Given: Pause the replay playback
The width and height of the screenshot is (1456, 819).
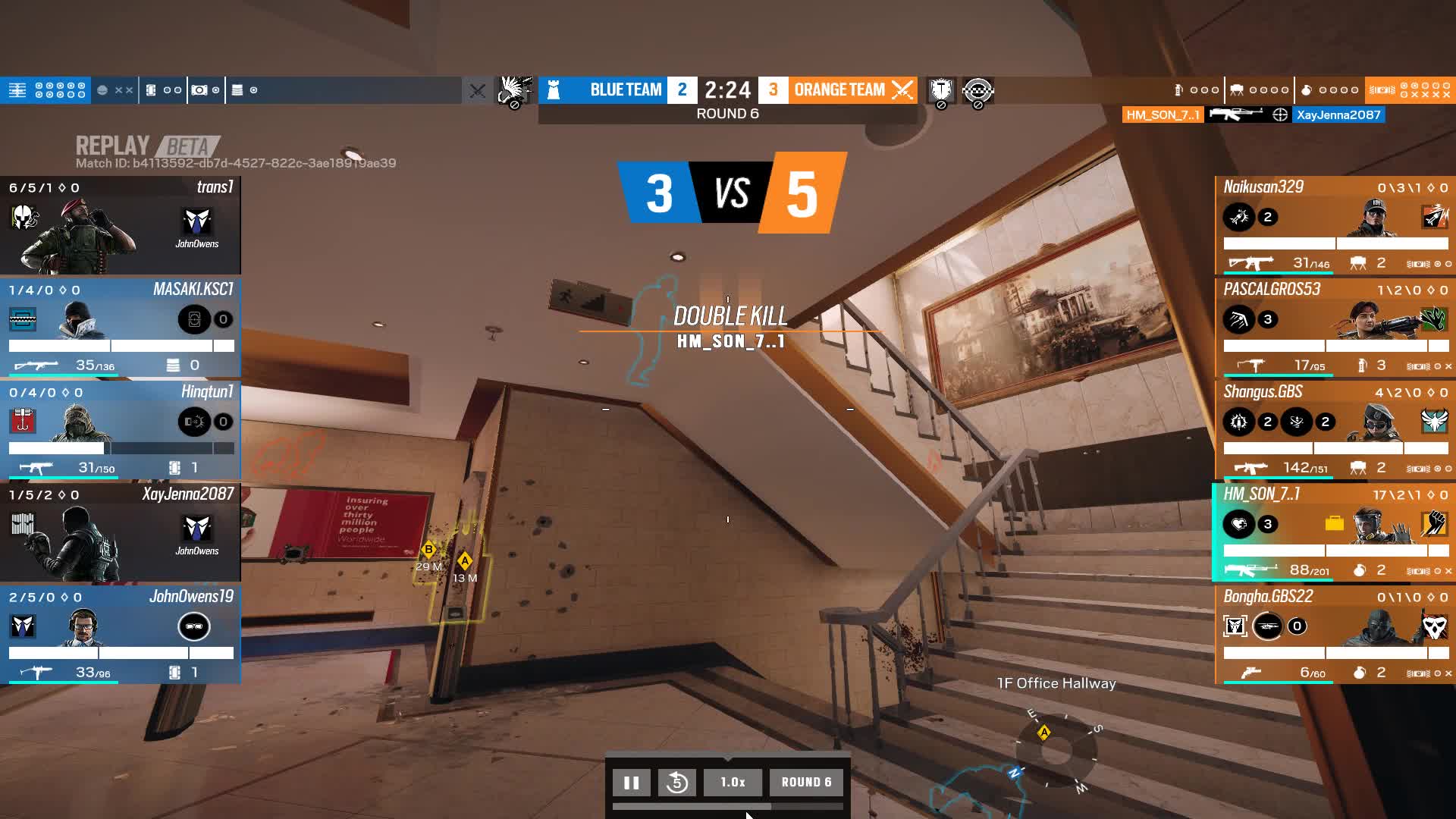Looking at the screenshot, I should (632, 782).
